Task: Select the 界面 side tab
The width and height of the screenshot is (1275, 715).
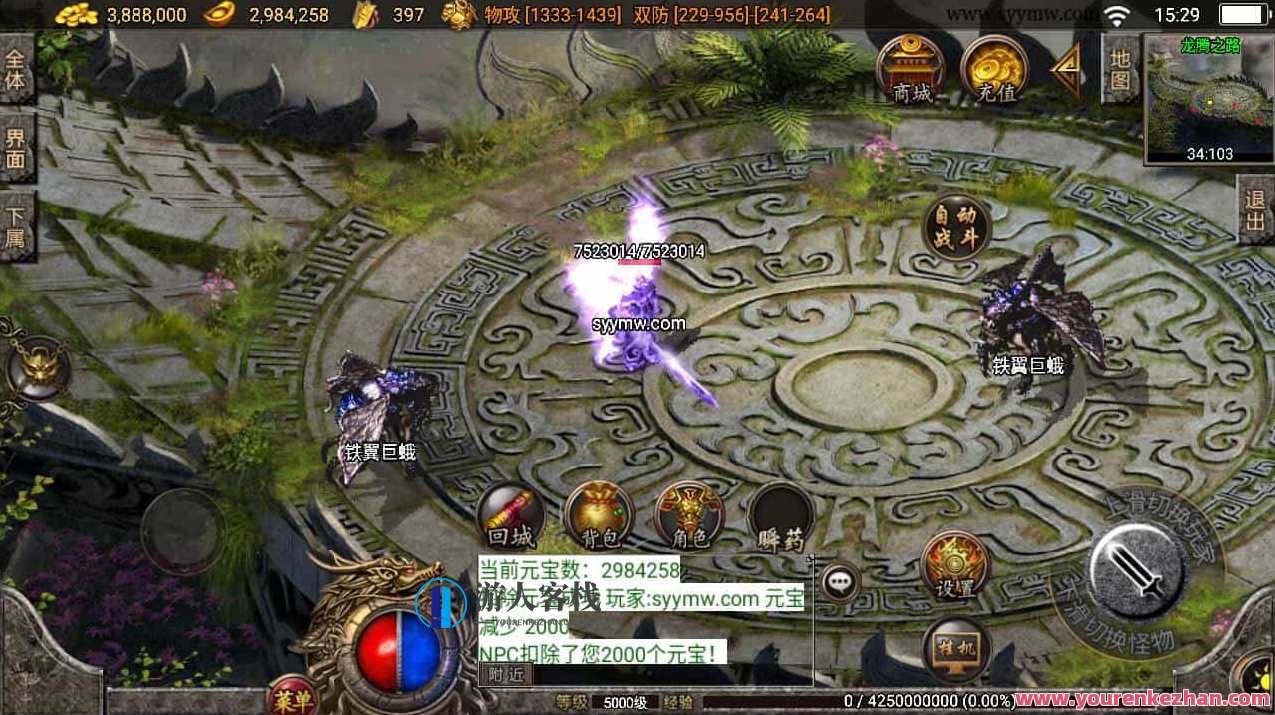Action: pos(15,147)
